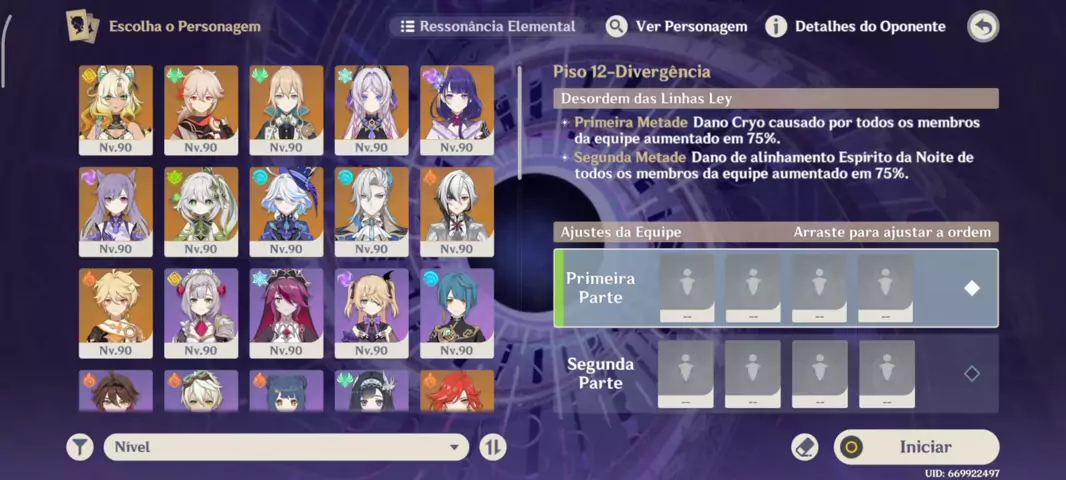
Task: Choose Keqing's portrait
Action: (x=116, y=210)
